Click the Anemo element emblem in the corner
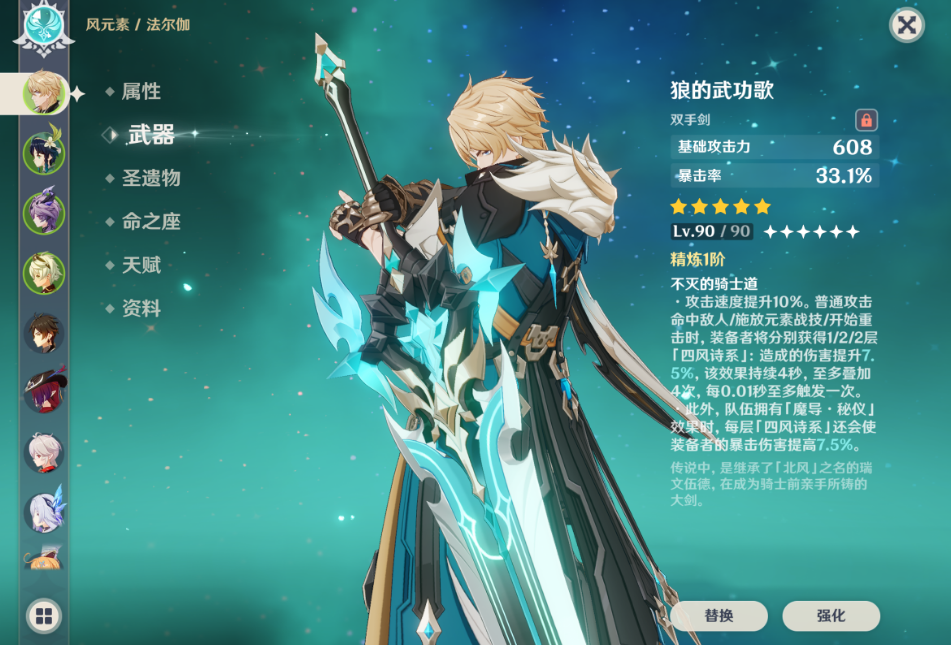 [44, 26]
